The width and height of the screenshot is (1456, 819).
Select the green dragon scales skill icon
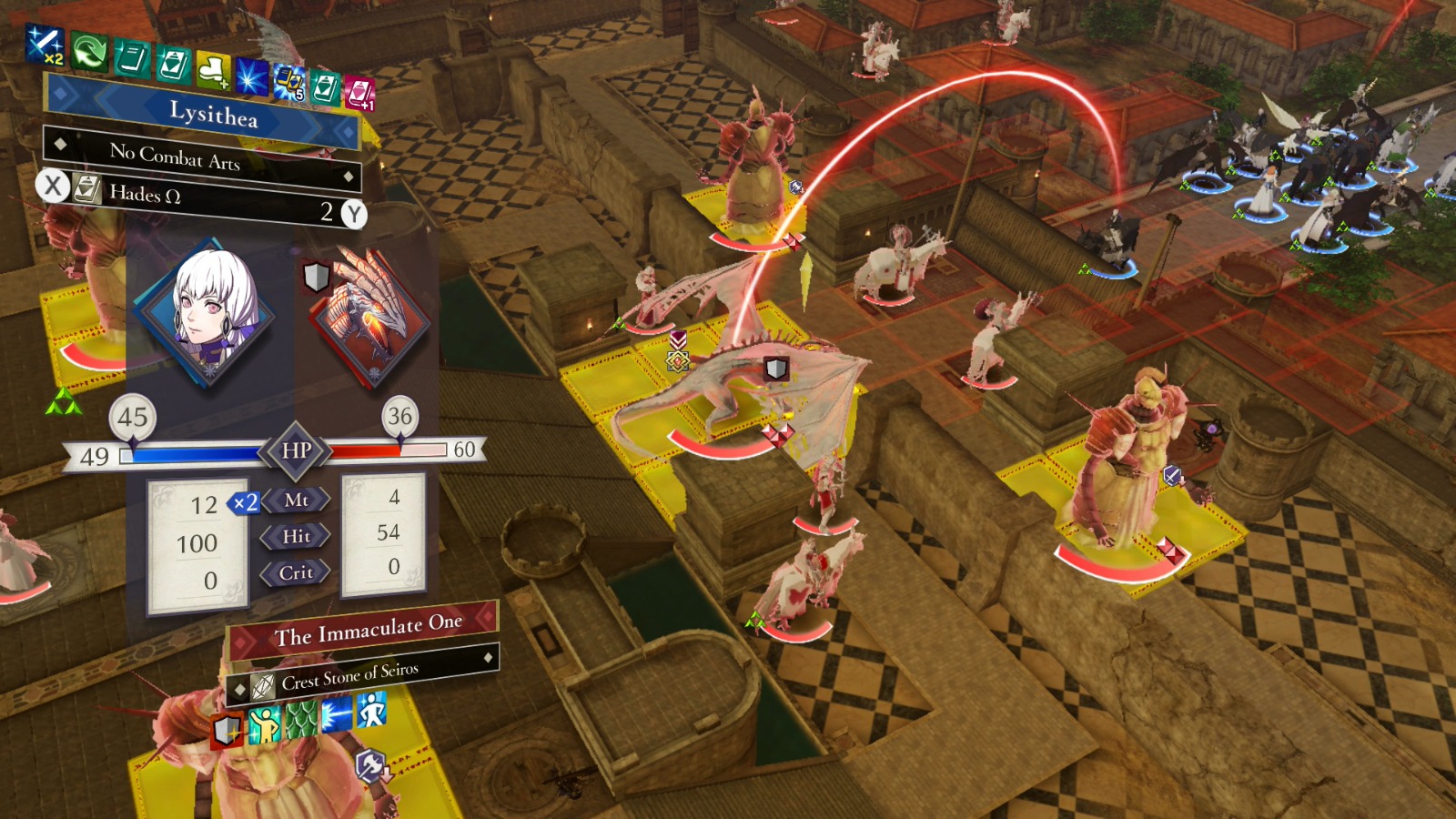click(x=301, y=719)
